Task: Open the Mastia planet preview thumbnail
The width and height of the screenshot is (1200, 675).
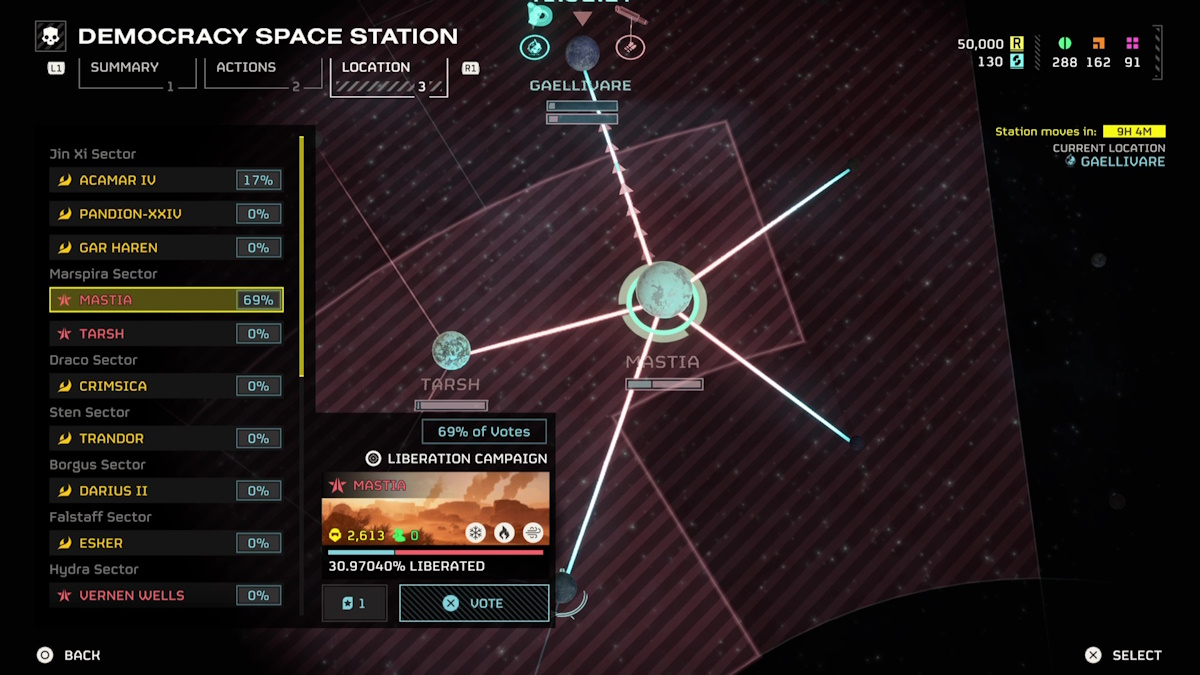Action: tap(435, 509)
